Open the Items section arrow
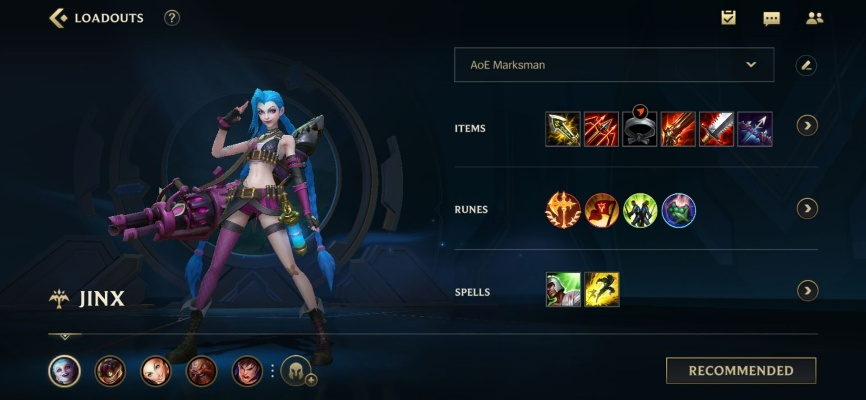Image resolution: width=866 pixels, height=400 pixels. point(807,126)
